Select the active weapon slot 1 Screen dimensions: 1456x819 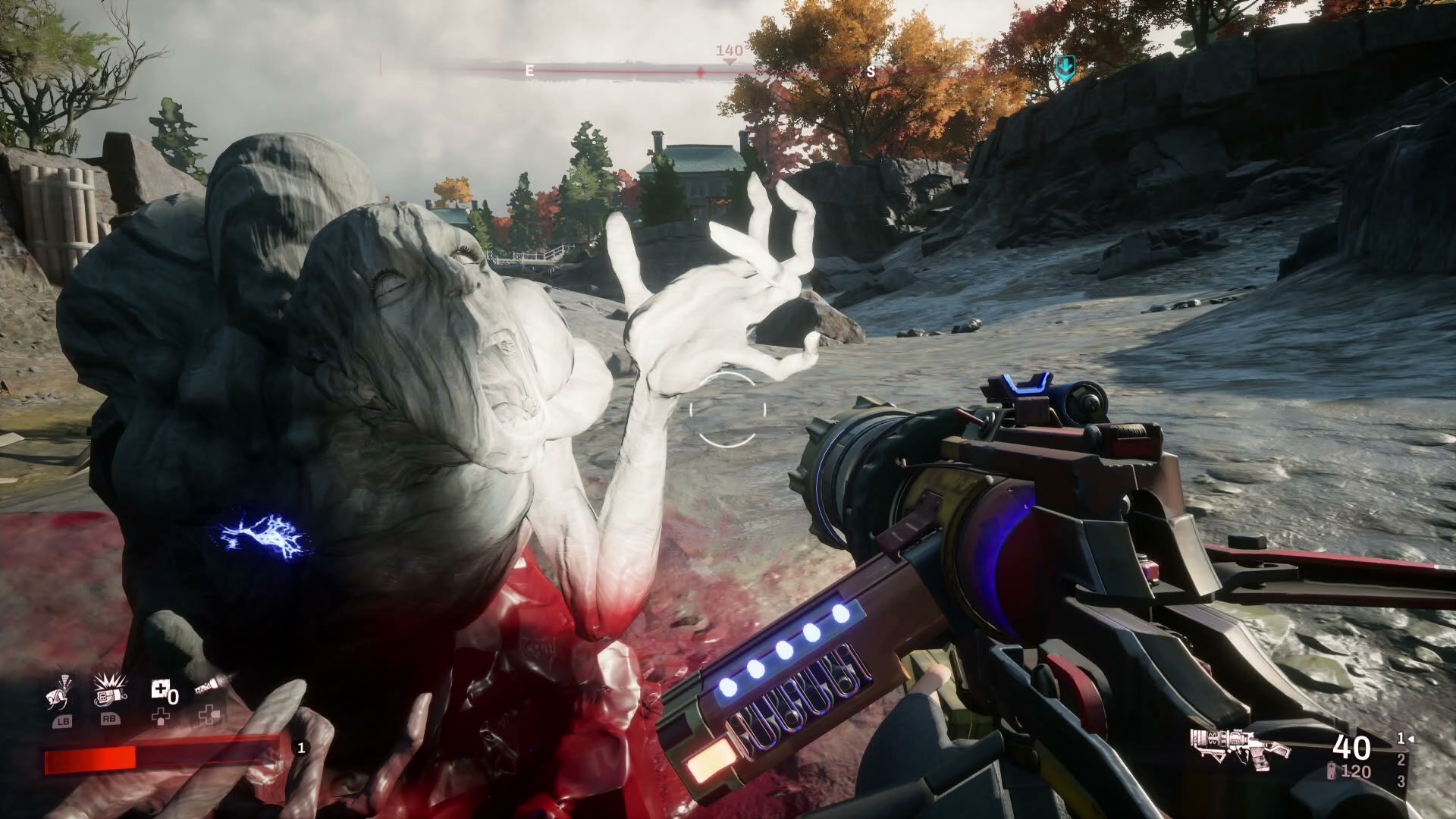[1401, 738]
